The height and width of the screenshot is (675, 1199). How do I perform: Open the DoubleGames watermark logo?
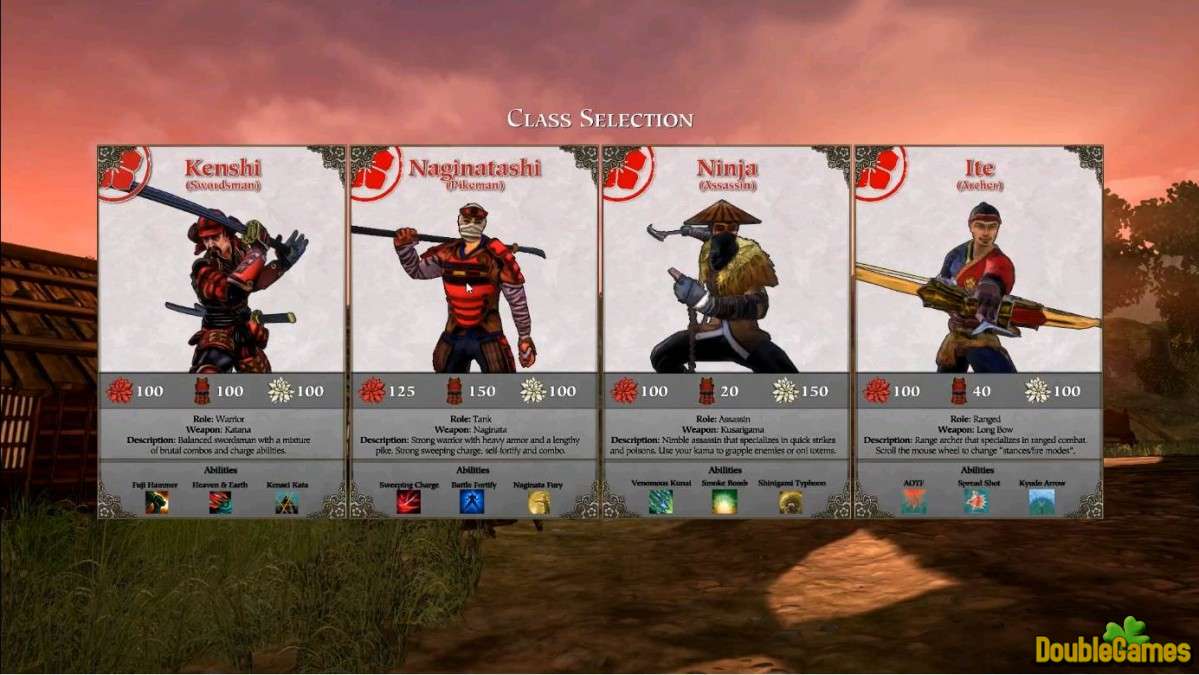pyautogui.click(x=1112, y=643)
